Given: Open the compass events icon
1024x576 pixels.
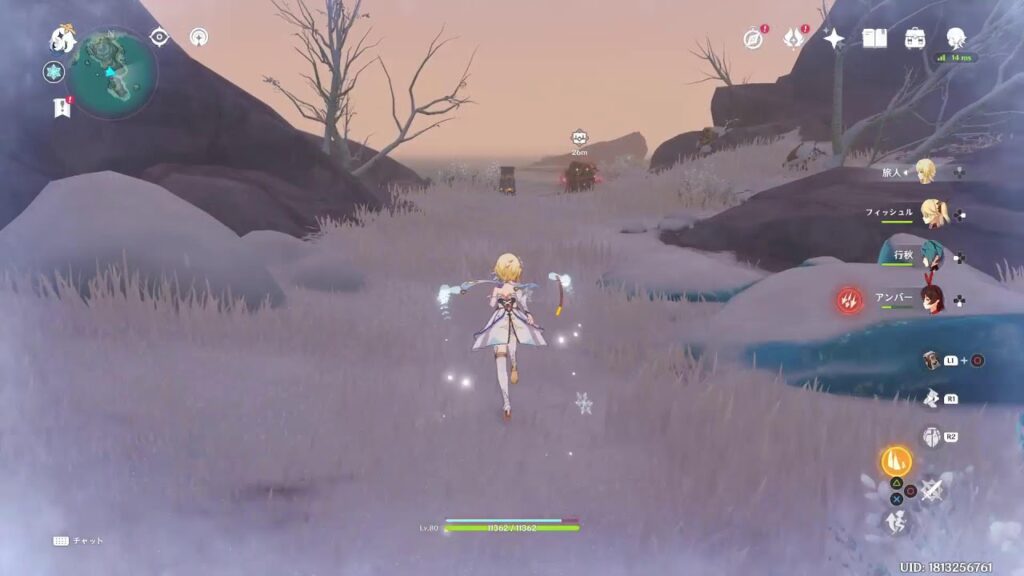Looking at the screenshot, I should pos(753,38).
